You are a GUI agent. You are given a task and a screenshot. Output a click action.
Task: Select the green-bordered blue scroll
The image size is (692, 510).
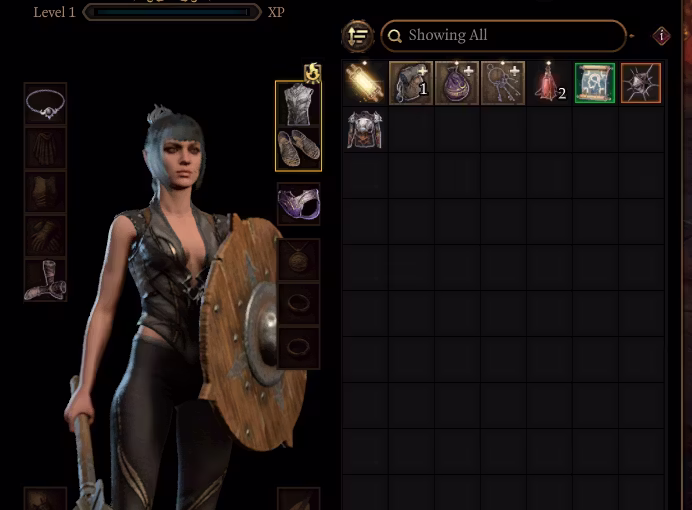(x=594, y=83)
